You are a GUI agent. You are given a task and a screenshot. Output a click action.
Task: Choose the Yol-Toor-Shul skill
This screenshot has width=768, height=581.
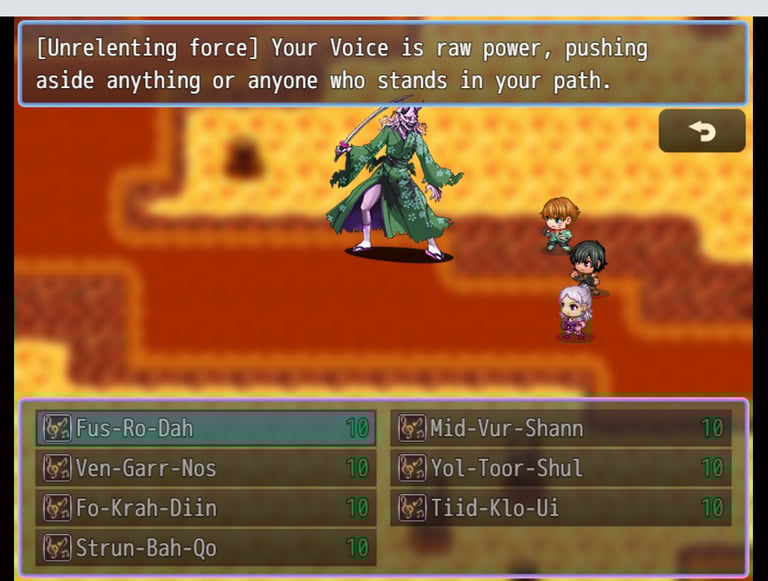tap(560, 468)
